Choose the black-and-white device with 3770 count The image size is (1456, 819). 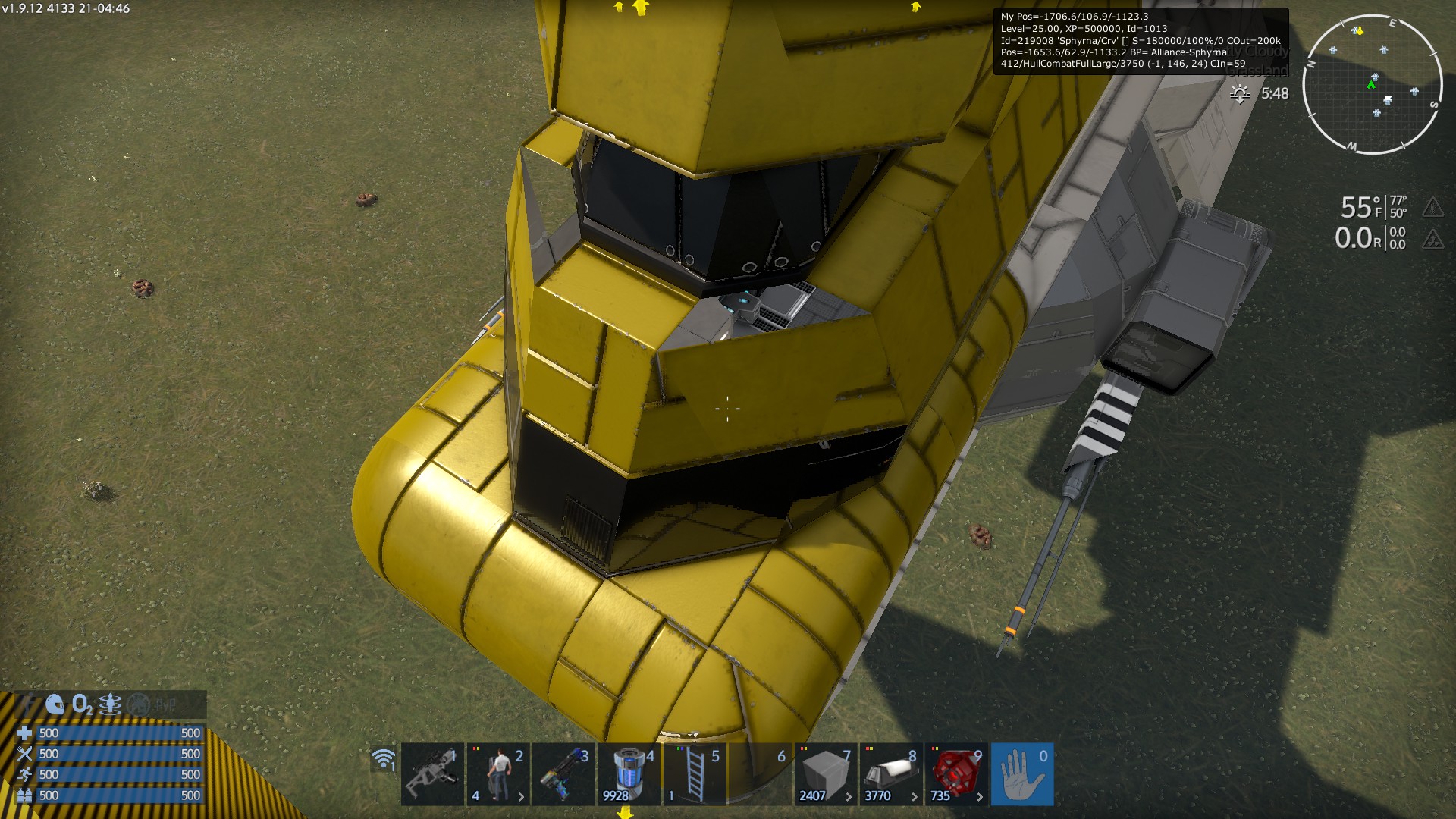point(891,774)
